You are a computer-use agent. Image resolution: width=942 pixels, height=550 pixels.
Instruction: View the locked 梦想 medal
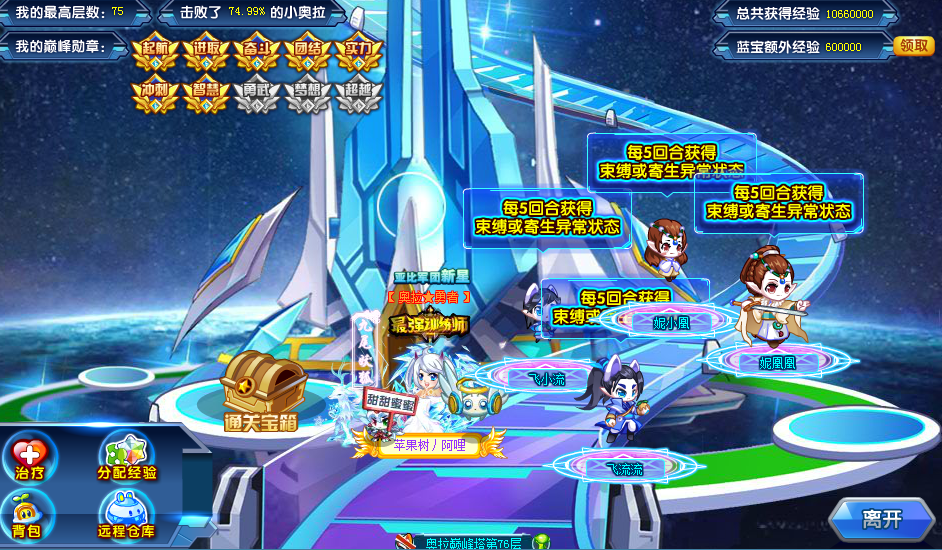[x=308, y=93]
